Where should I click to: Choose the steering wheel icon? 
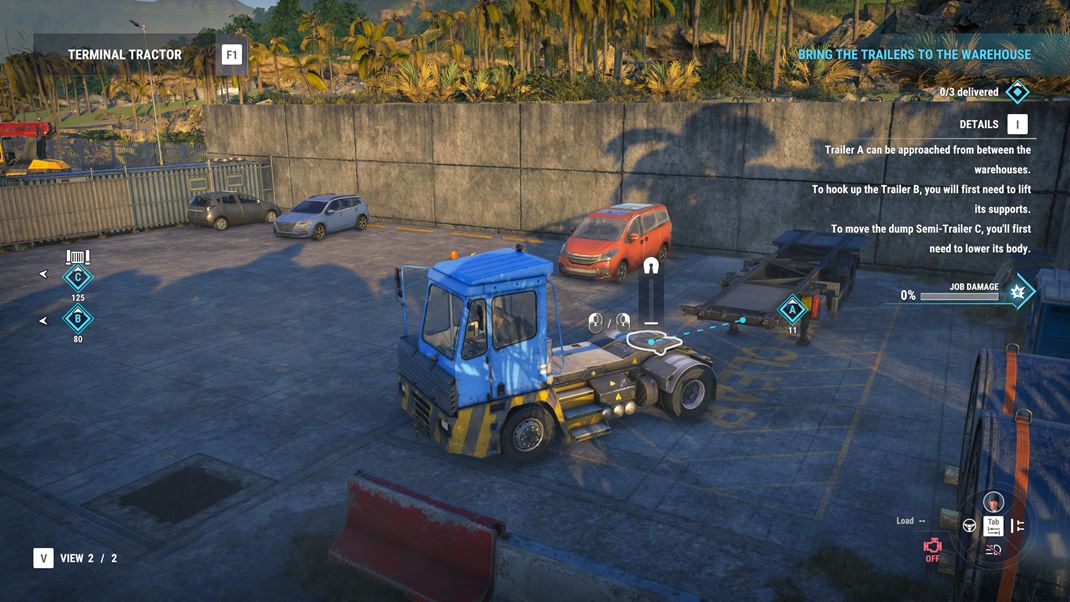(x=969, y=525)
